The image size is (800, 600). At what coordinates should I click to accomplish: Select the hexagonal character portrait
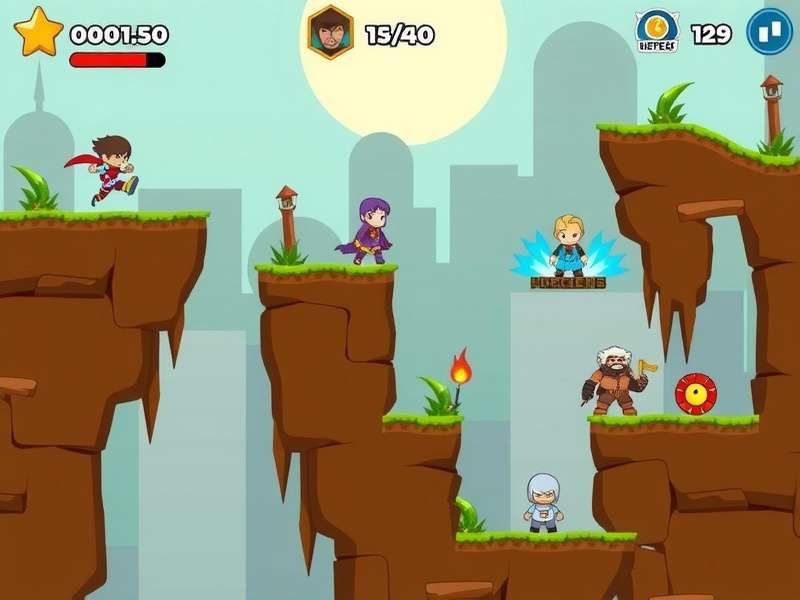[330, 33]
